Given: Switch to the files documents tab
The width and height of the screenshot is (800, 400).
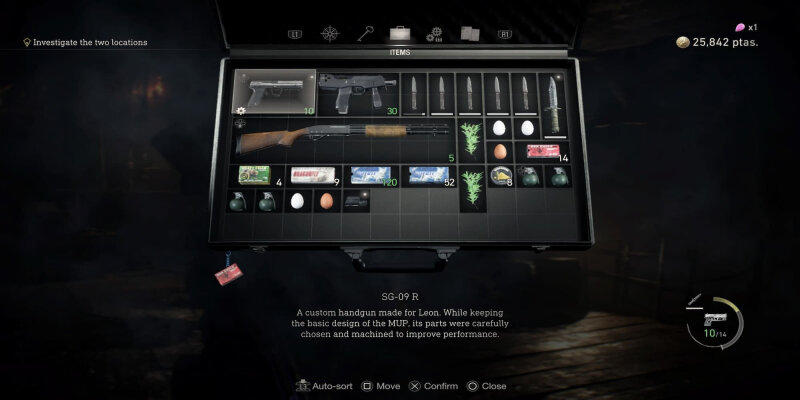Looking at the screenshot, I should click(x=469, y=33).
